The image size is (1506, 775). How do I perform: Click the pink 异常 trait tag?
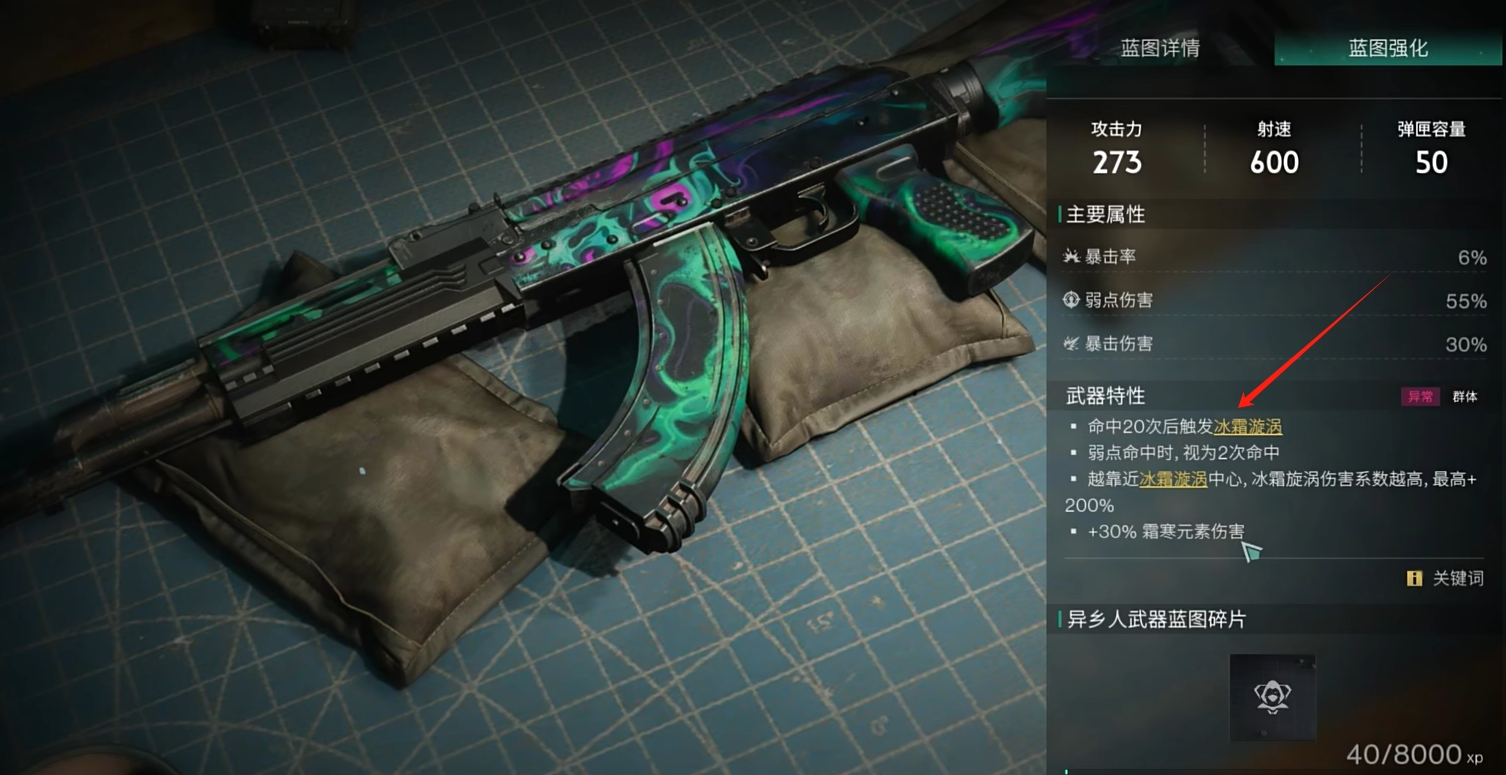pyautogui.click(x=1420, y=397)
